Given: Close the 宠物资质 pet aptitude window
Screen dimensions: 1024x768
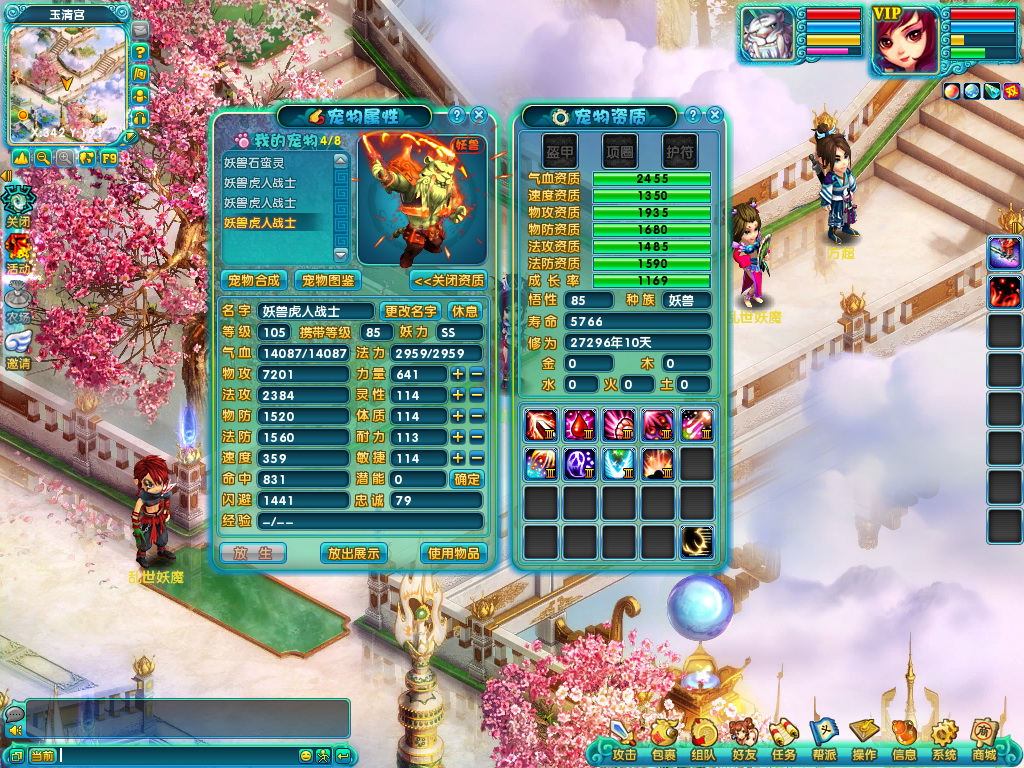Looking at the screenshot, I should pos(714,115).
